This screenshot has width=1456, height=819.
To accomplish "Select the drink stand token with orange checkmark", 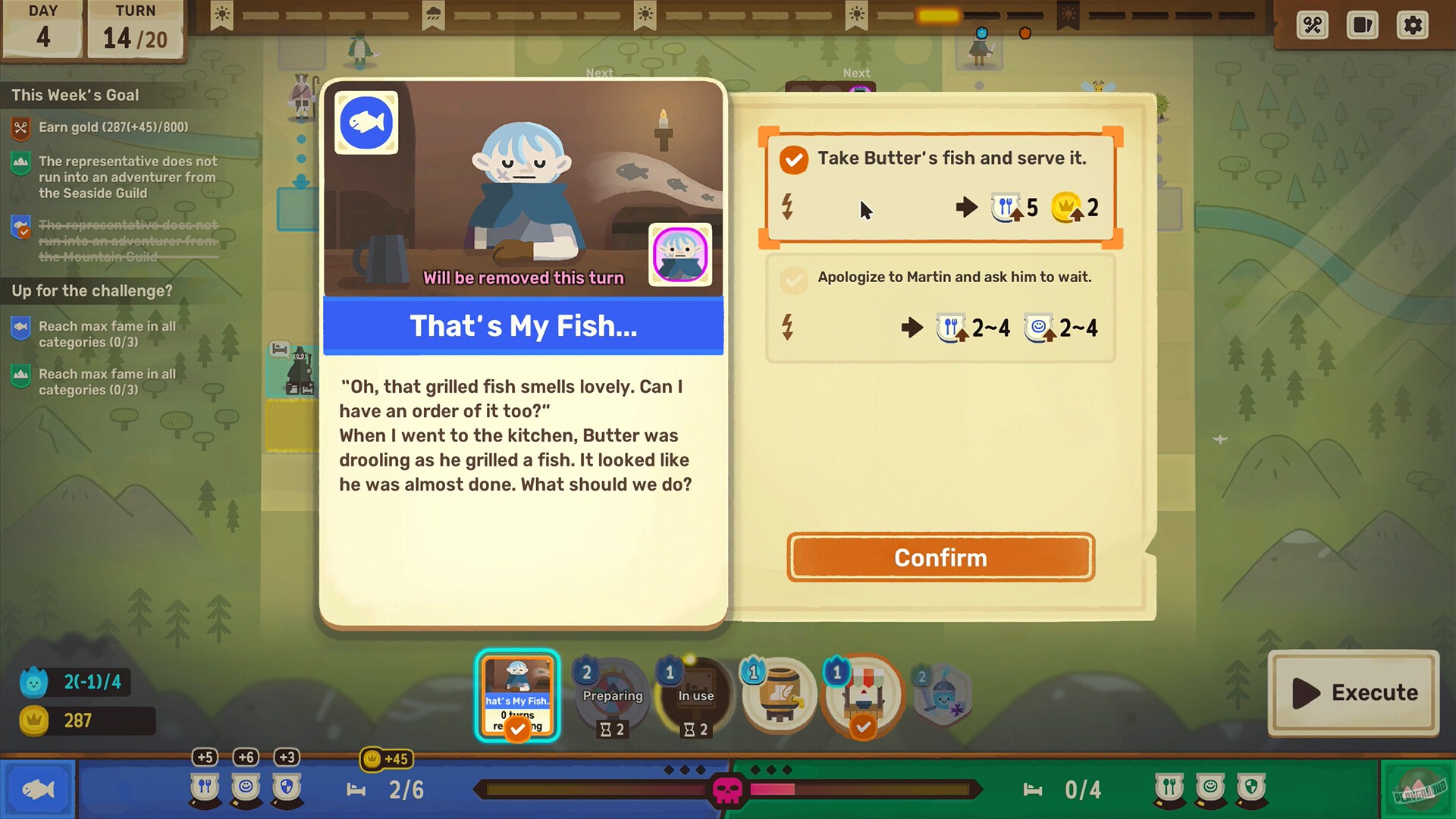I will pos(862,694).
